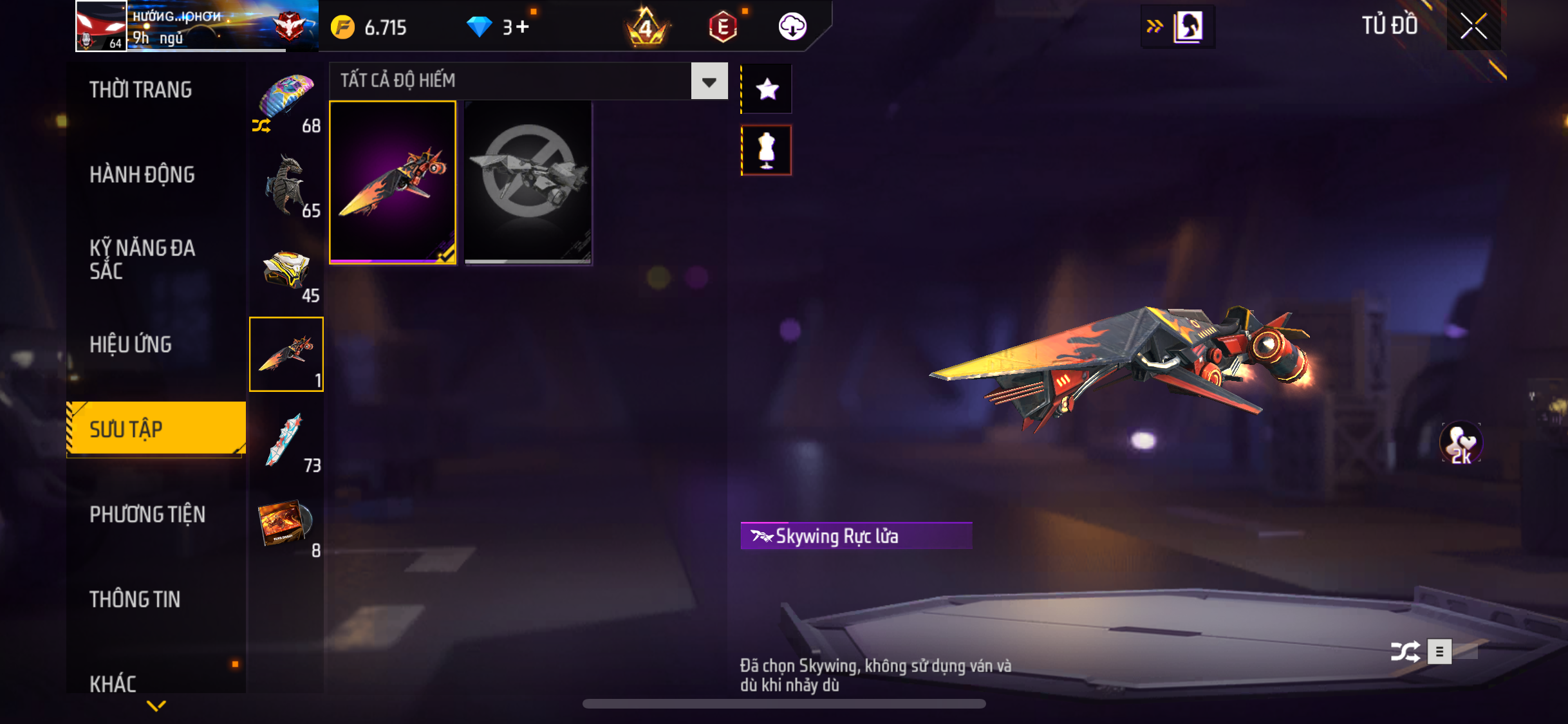This screenshot has height=724, width=1568.
Task: Open the Thời Trang category
Action: [141, 90]
